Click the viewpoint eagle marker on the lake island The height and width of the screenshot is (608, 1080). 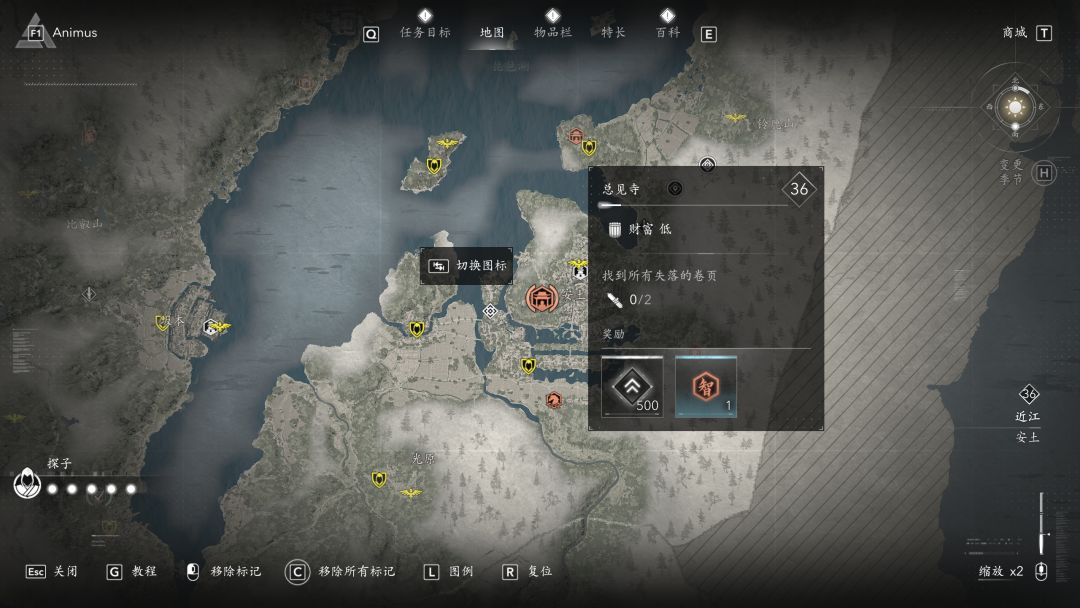point(447,143)
